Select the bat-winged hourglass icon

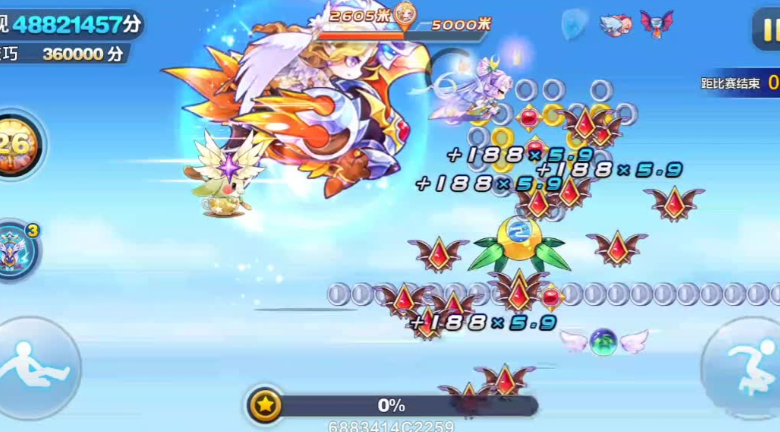click(657, 23)
